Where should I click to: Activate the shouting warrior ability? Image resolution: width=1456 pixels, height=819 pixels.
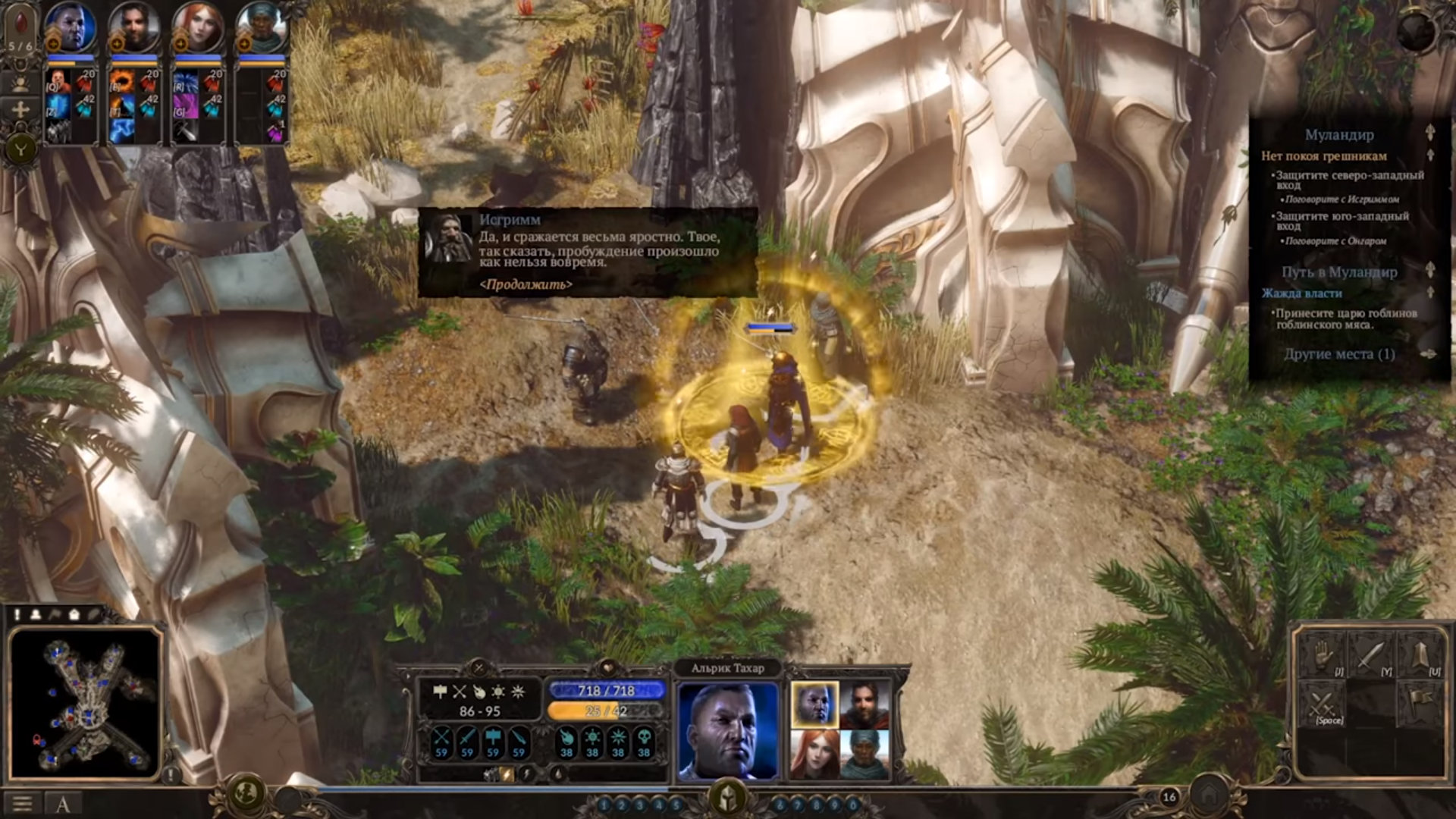(x=58, y=81)
